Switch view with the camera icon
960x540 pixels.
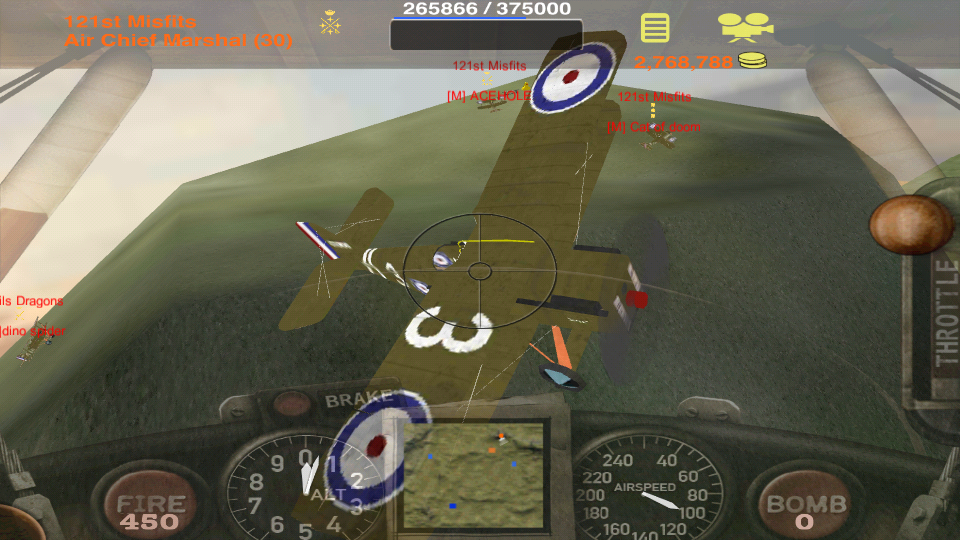745,26
